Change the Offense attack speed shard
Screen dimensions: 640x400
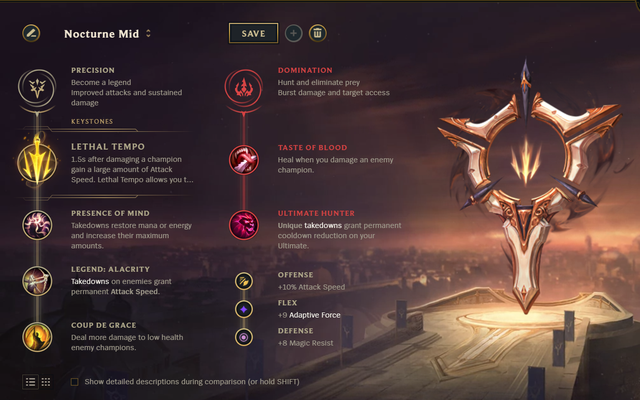click(243, 281)
